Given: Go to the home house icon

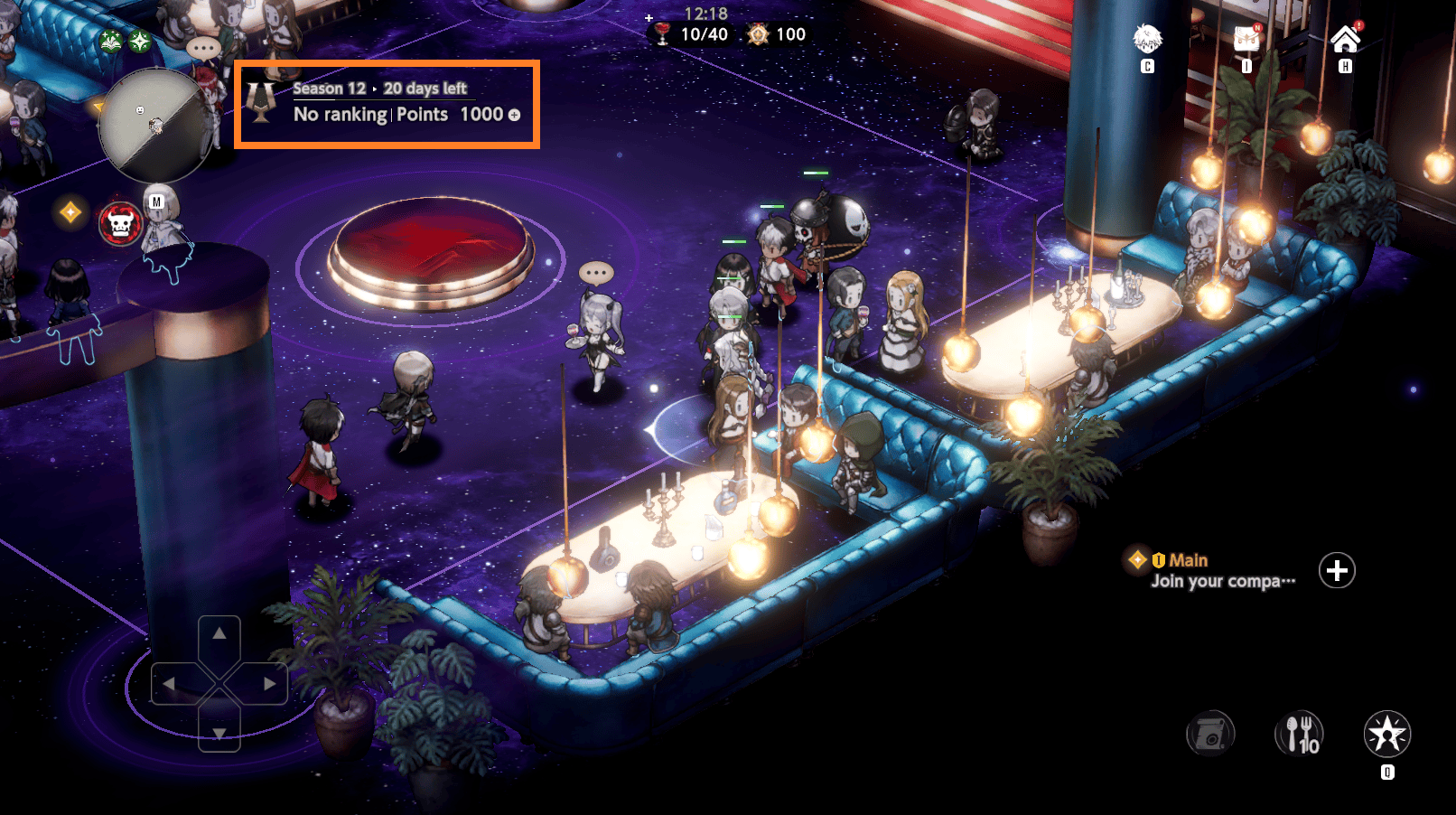Looking at the screenshot, I should click(x=1345, y=40).
